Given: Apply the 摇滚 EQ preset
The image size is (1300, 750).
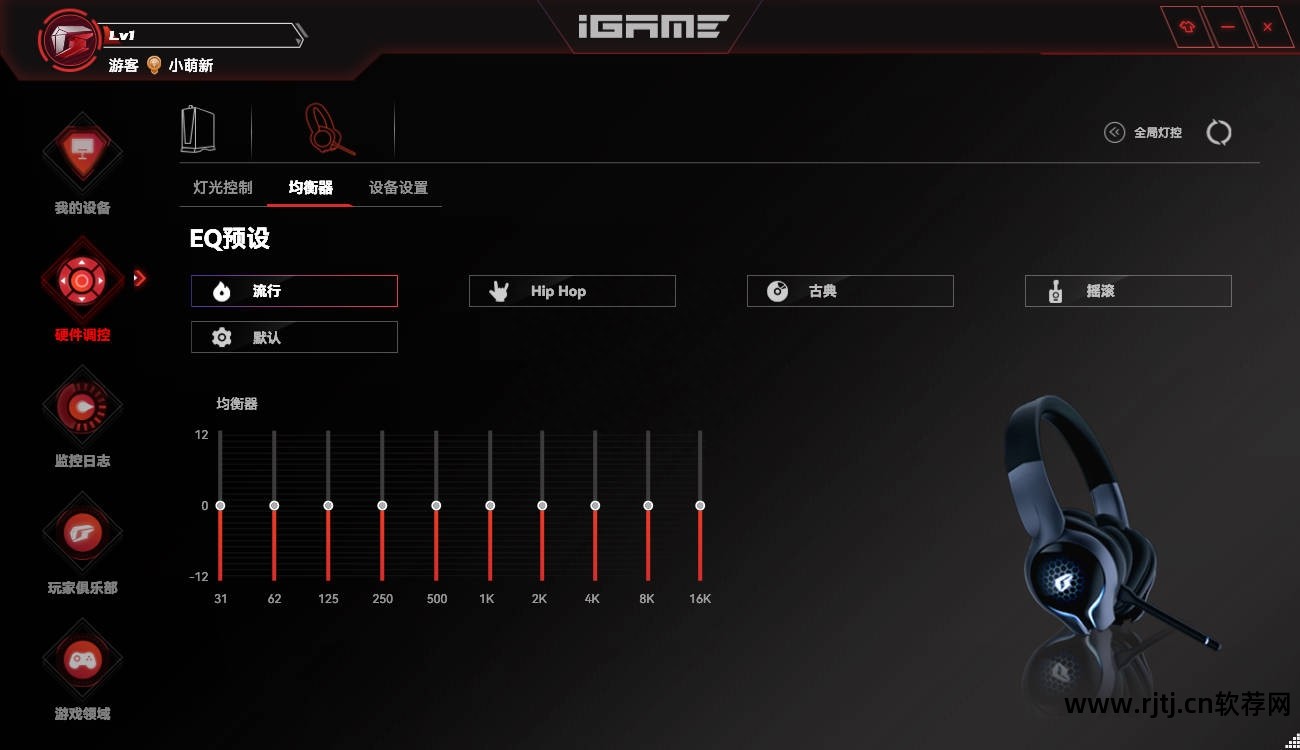Looking at the screenshot, I should tap(1128, 291).
